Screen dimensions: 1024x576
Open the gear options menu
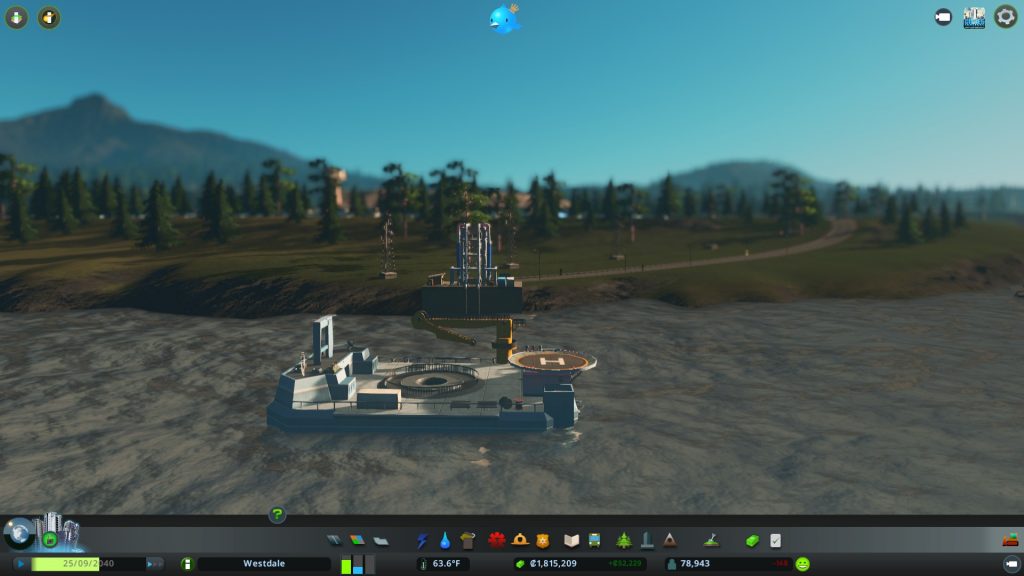tap(1005, 17)
